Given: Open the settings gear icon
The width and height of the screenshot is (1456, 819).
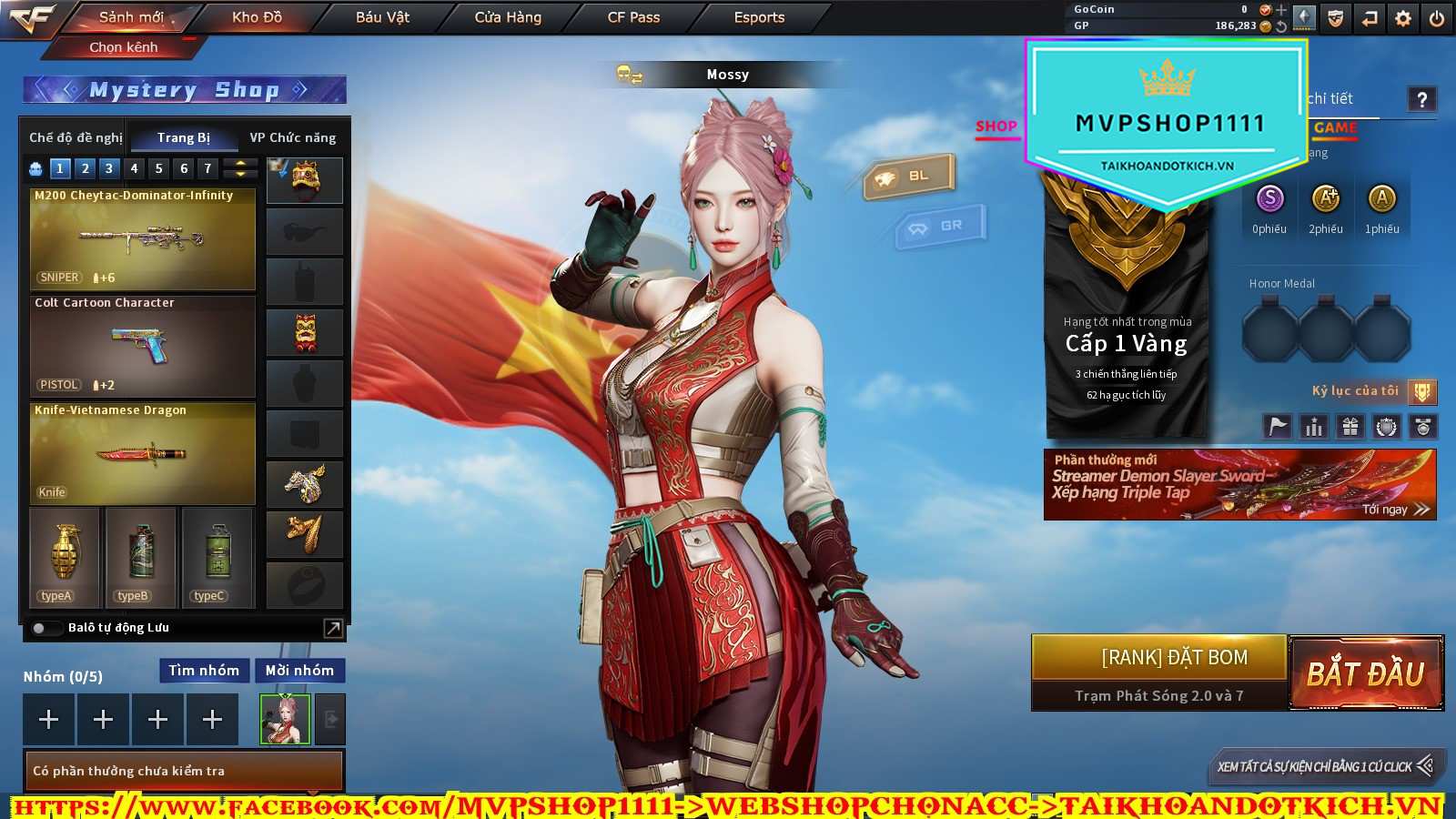Looking at the screenshot, I should click(1403, 18).
